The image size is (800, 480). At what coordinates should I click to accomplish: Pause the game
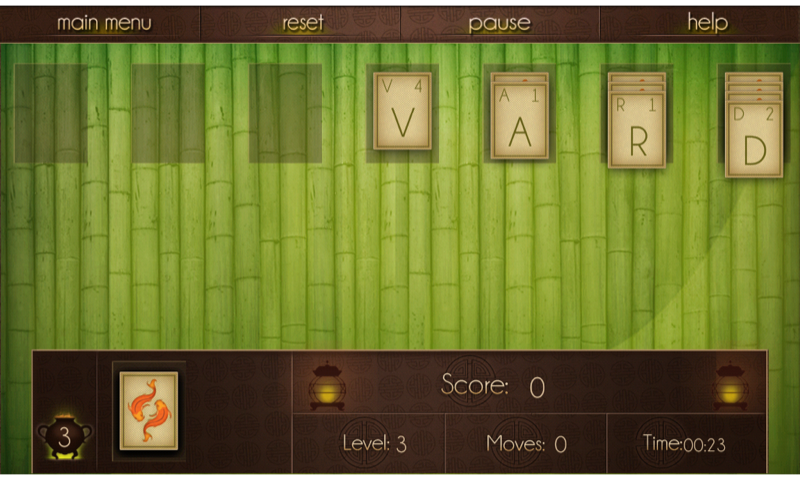(x=499, y=22)
